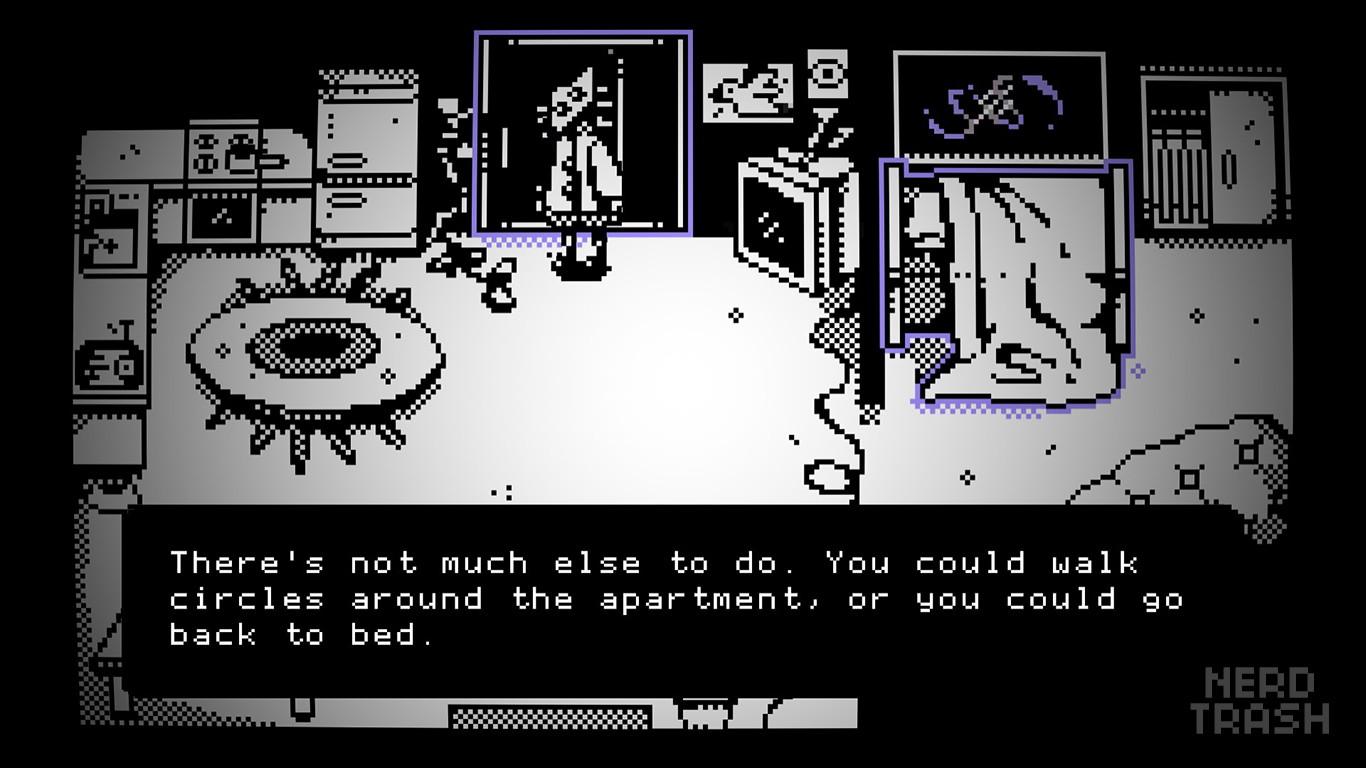Click the rock pile in the bottom-right corner
The image size is (1366, 768).
[1185, 460]
